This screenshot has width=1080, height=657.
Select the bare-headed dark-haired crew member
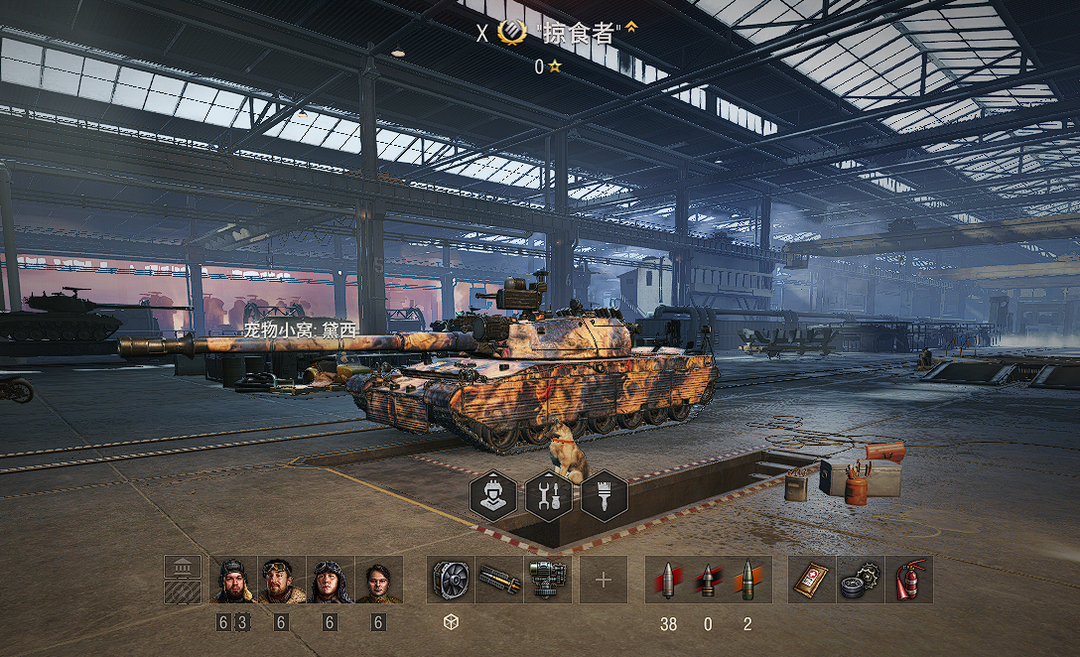click(x=378, y=580)
